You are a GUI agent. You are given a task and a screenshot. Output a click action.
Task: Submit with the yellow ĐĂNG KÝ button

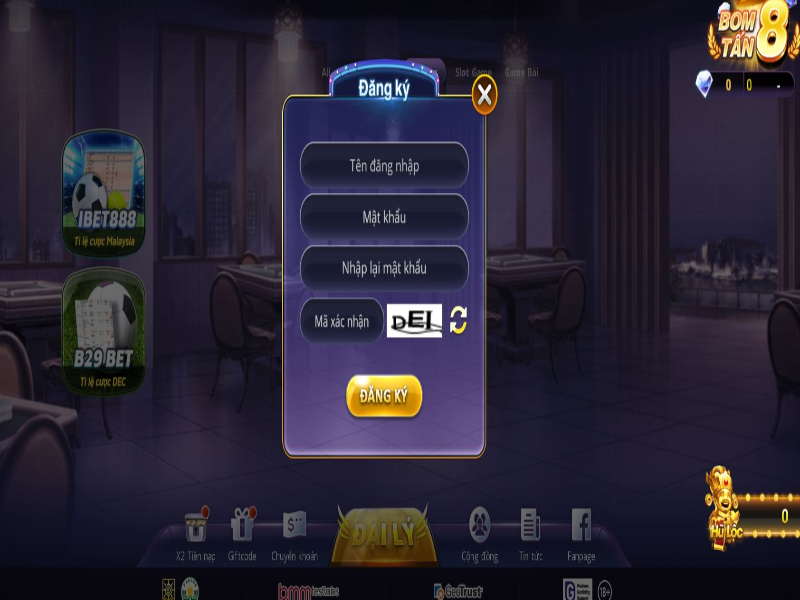(384, 397)
